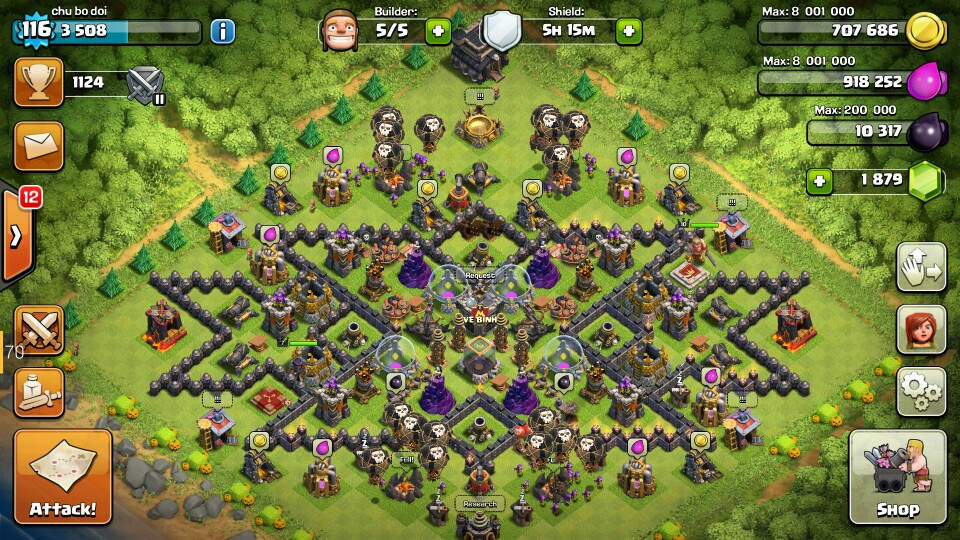Click the Request bubble on clan castle

(x=480, y=274)
